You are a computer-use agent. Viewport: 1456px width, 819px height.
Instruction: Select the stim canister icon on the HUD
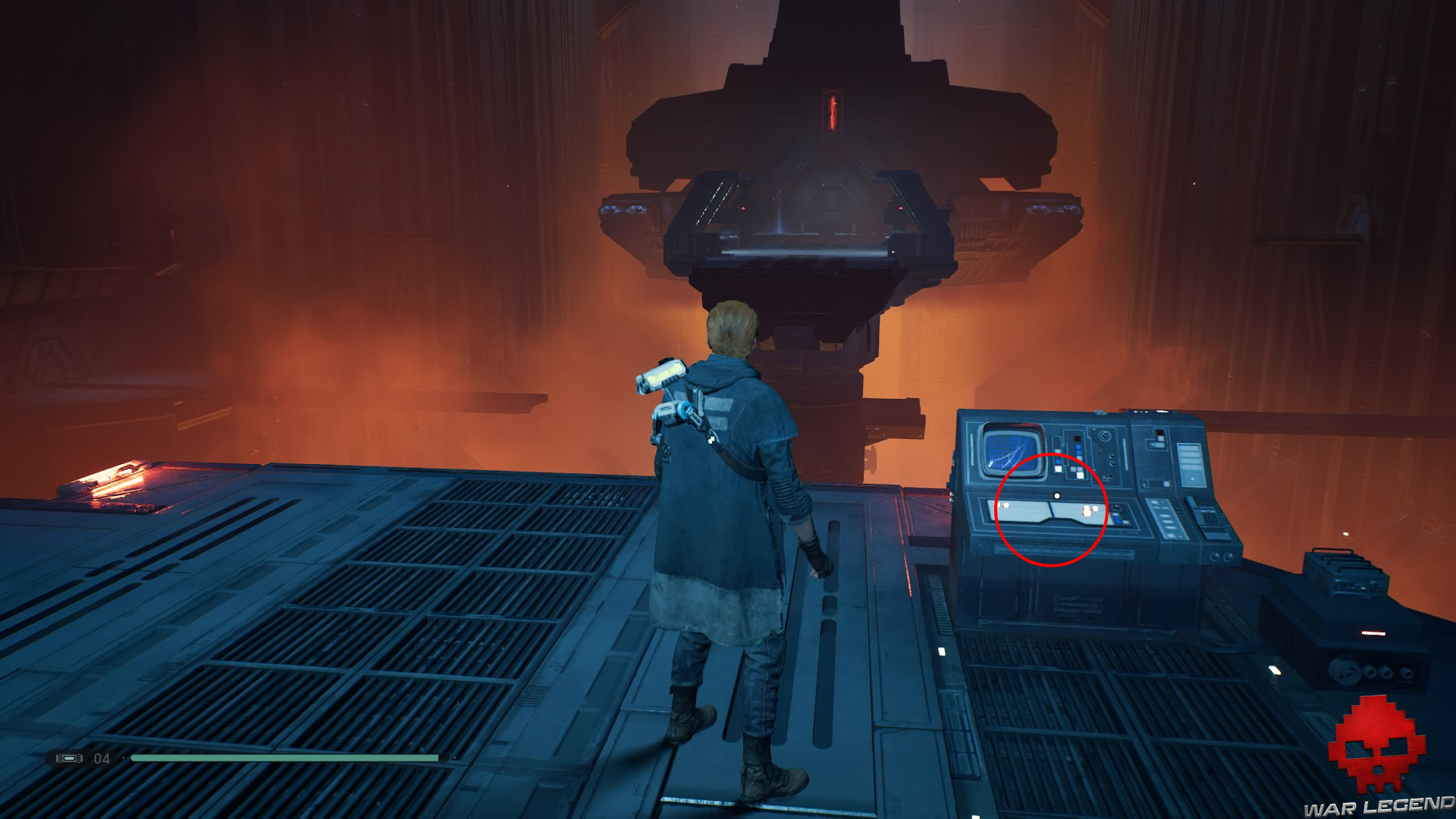[x=71, y=758]
